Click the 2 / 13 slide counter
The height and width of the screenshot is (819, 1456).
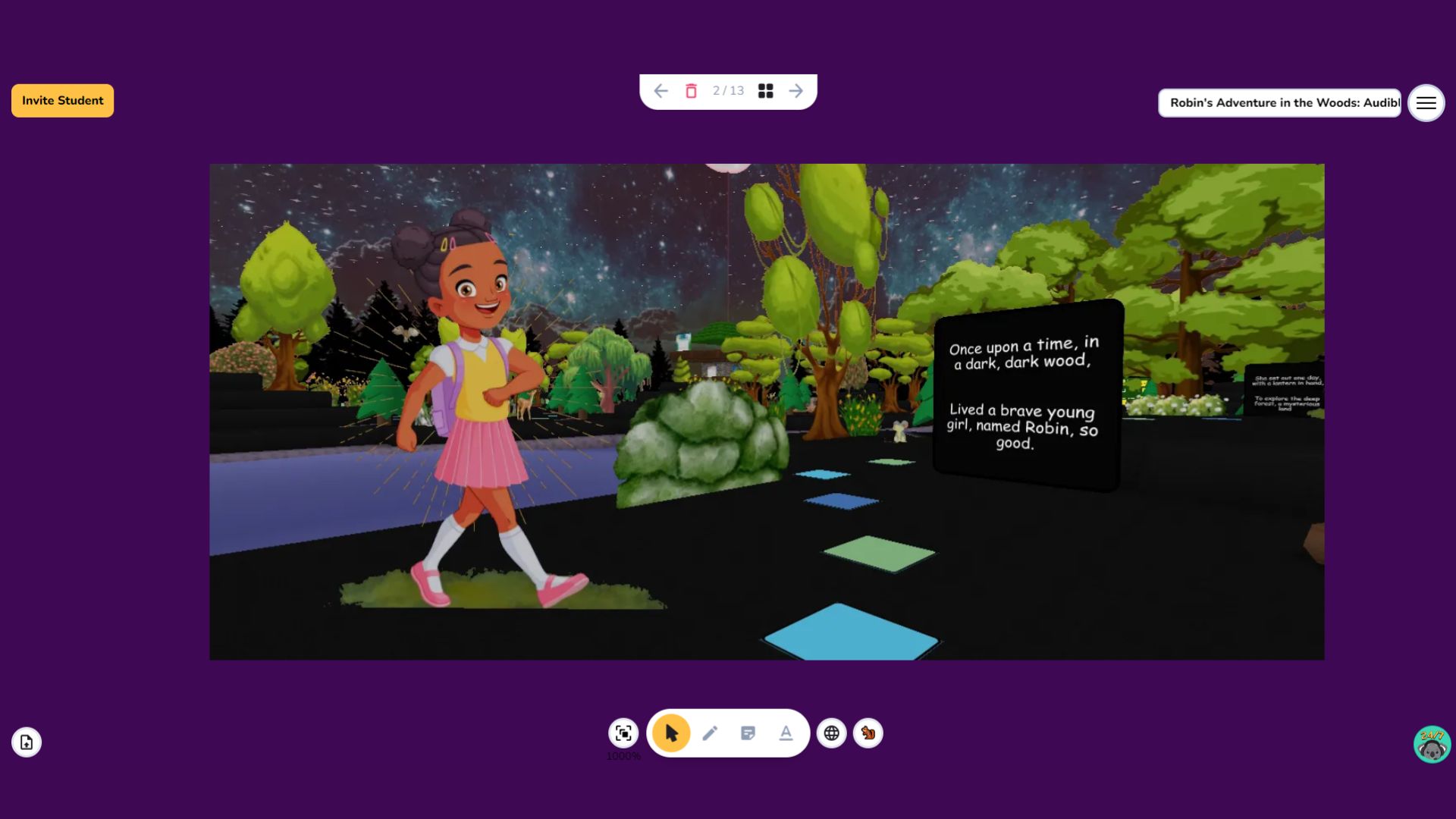(727, 90)
